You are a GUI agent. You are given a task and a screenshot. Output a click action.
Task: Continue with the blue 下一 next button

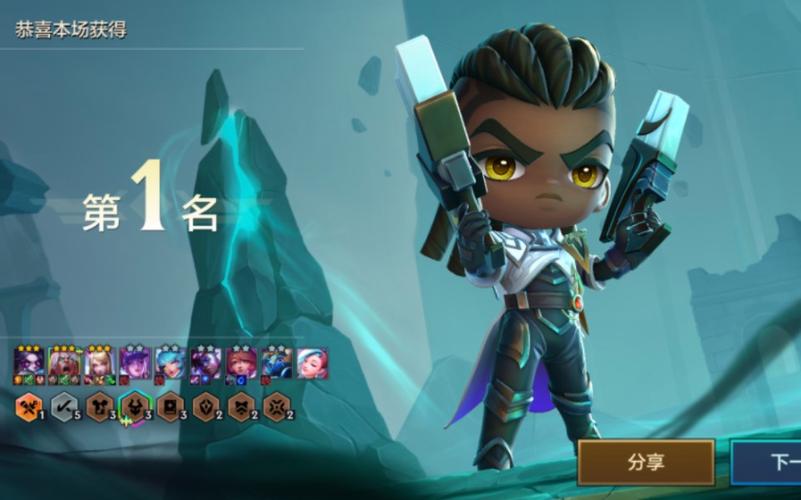pos(770,462)
